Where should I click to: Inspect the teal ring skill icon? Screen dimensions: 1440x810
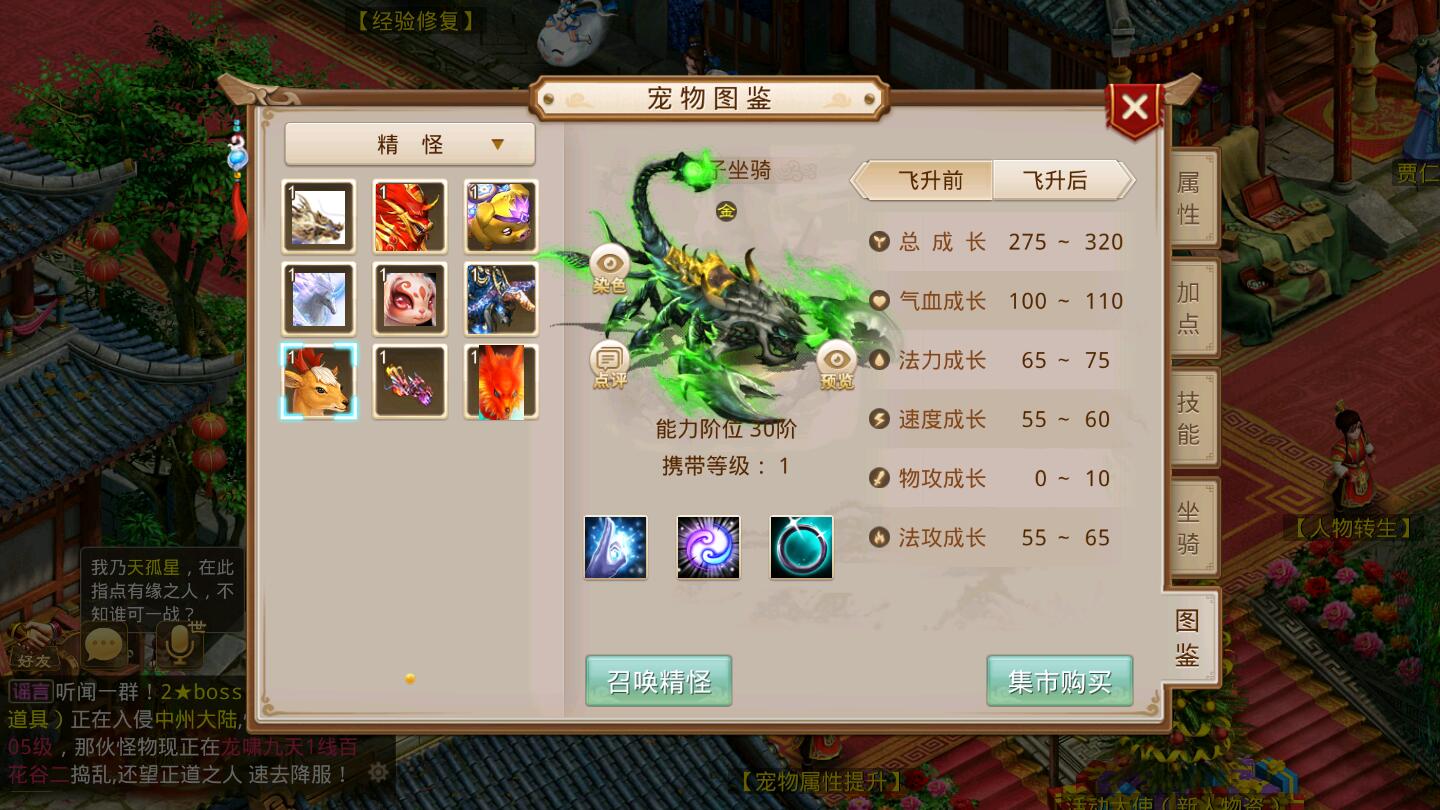[x=801, y=546]
